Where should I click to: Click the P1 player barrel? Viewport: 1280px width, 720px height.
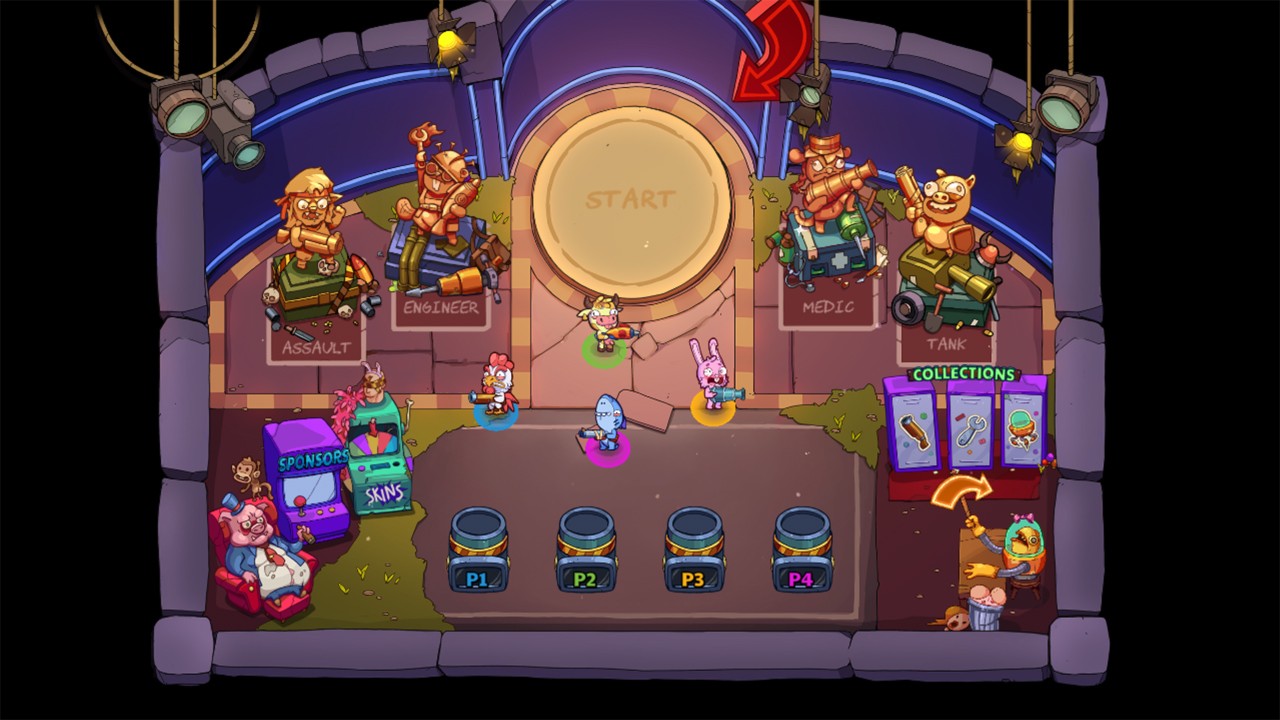[x=481, y=550]
